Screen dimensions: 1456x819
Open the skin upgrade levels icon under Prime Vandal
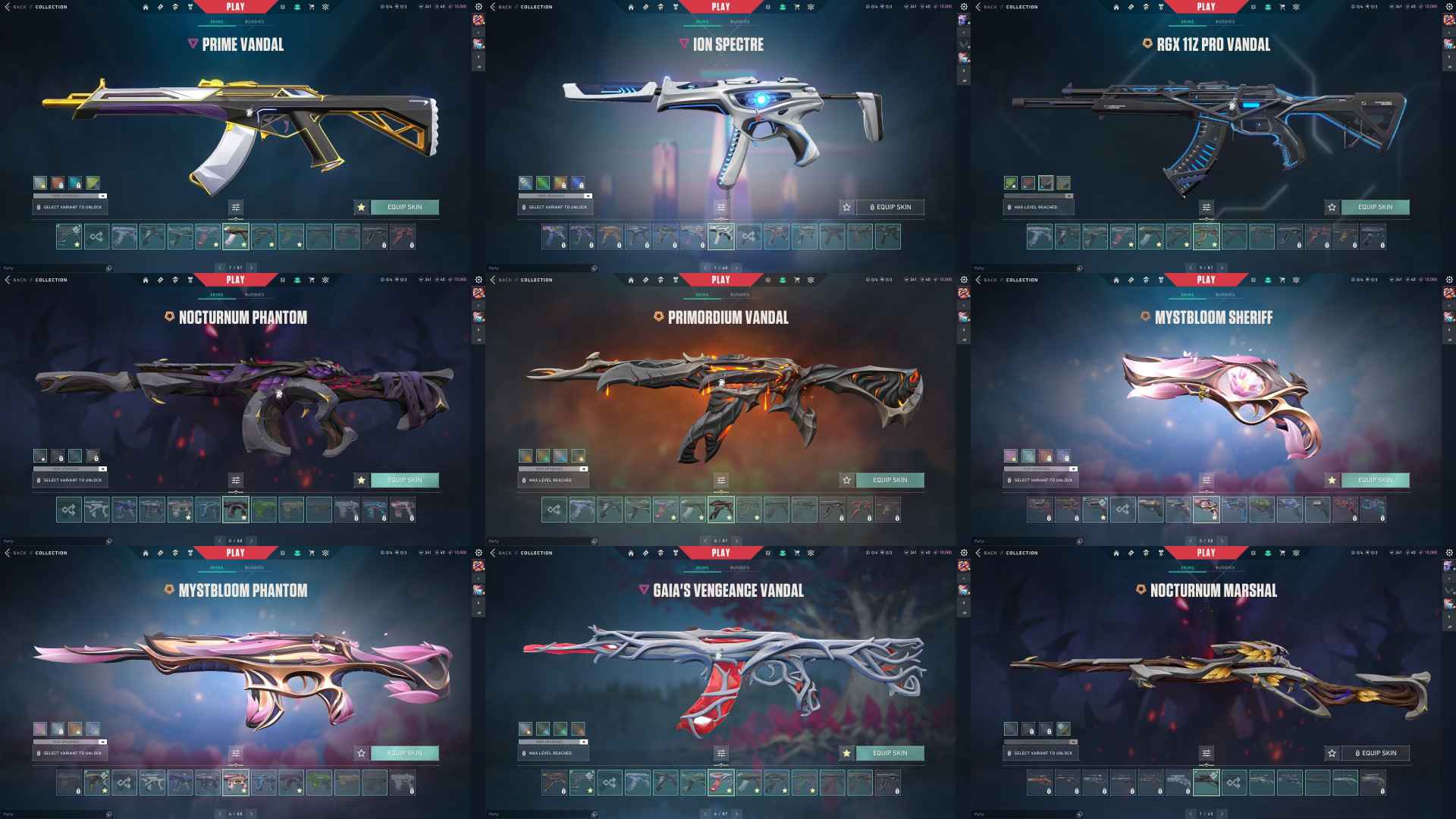(x=237, y=207)
